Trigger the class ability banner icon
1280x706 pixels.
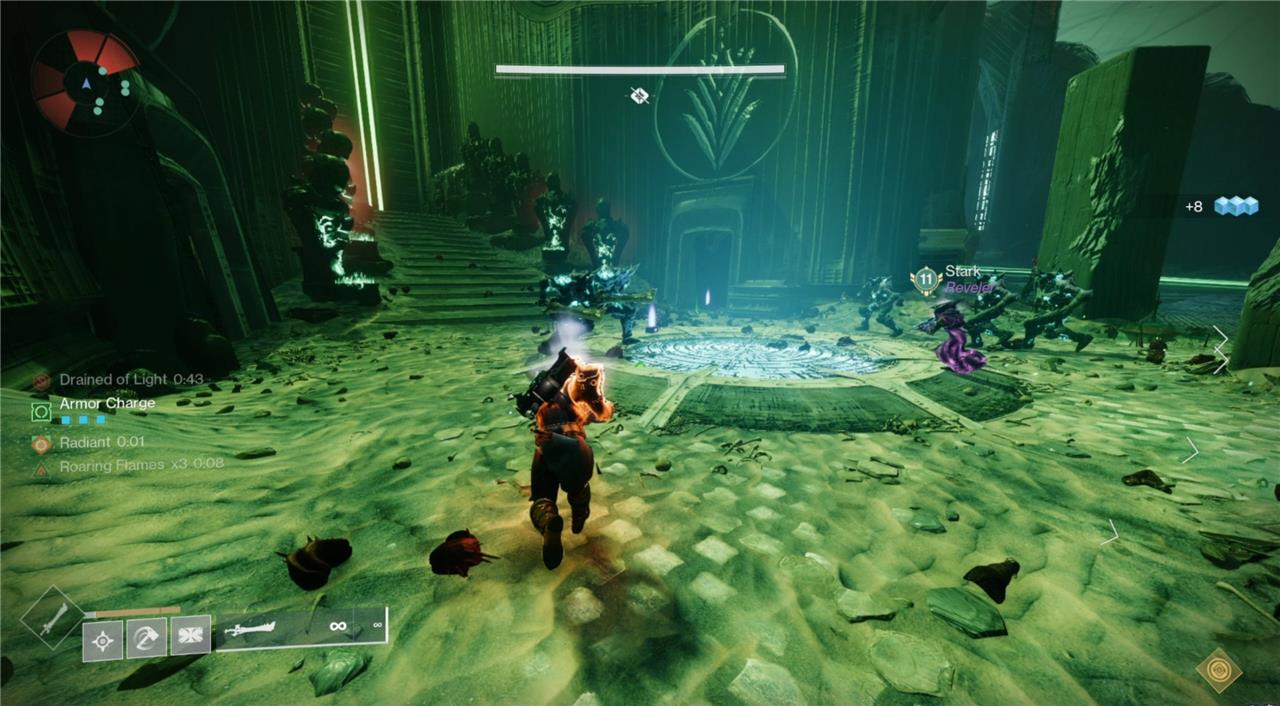click(190, 636)
